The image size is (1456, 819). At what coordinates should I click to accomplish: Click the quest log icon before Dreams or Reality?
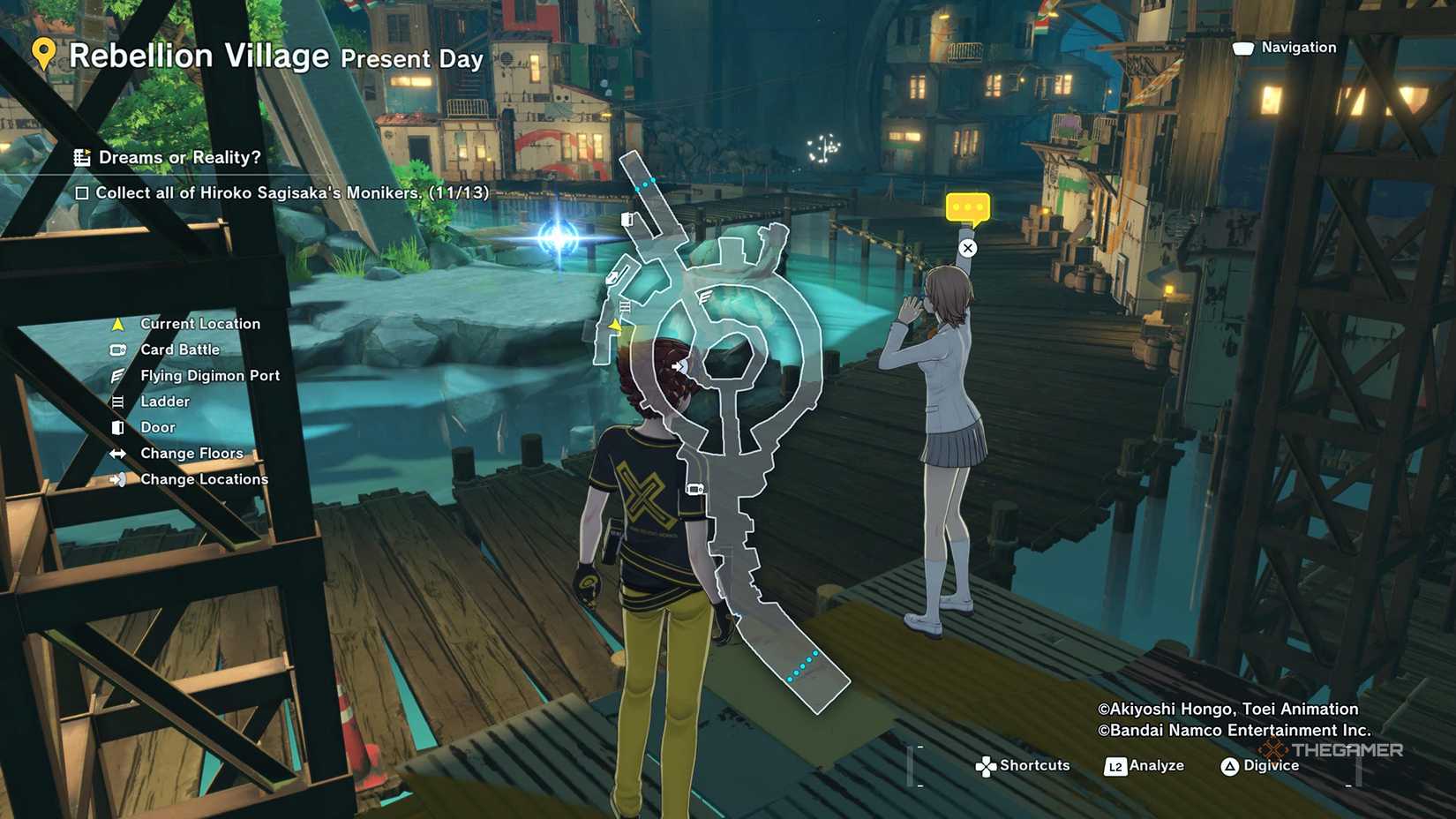(84, 157)
